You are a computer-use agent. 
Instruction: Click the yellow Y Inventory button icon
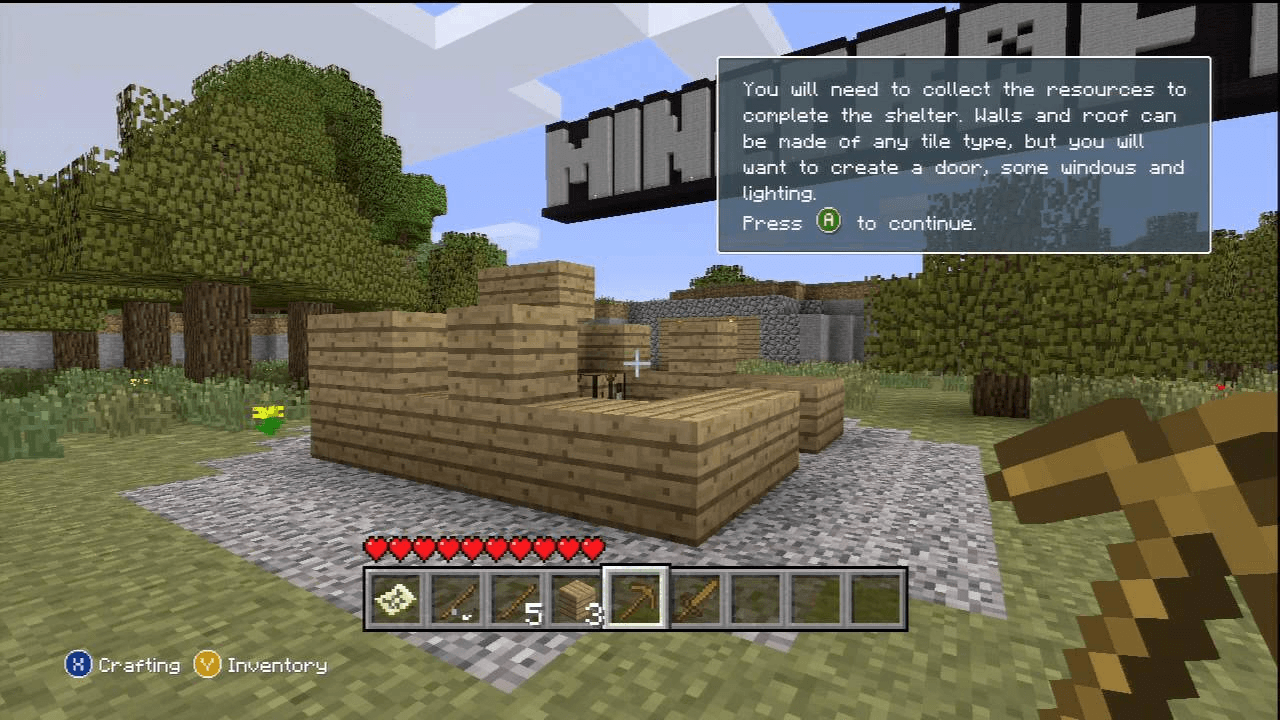click(207, 665)
